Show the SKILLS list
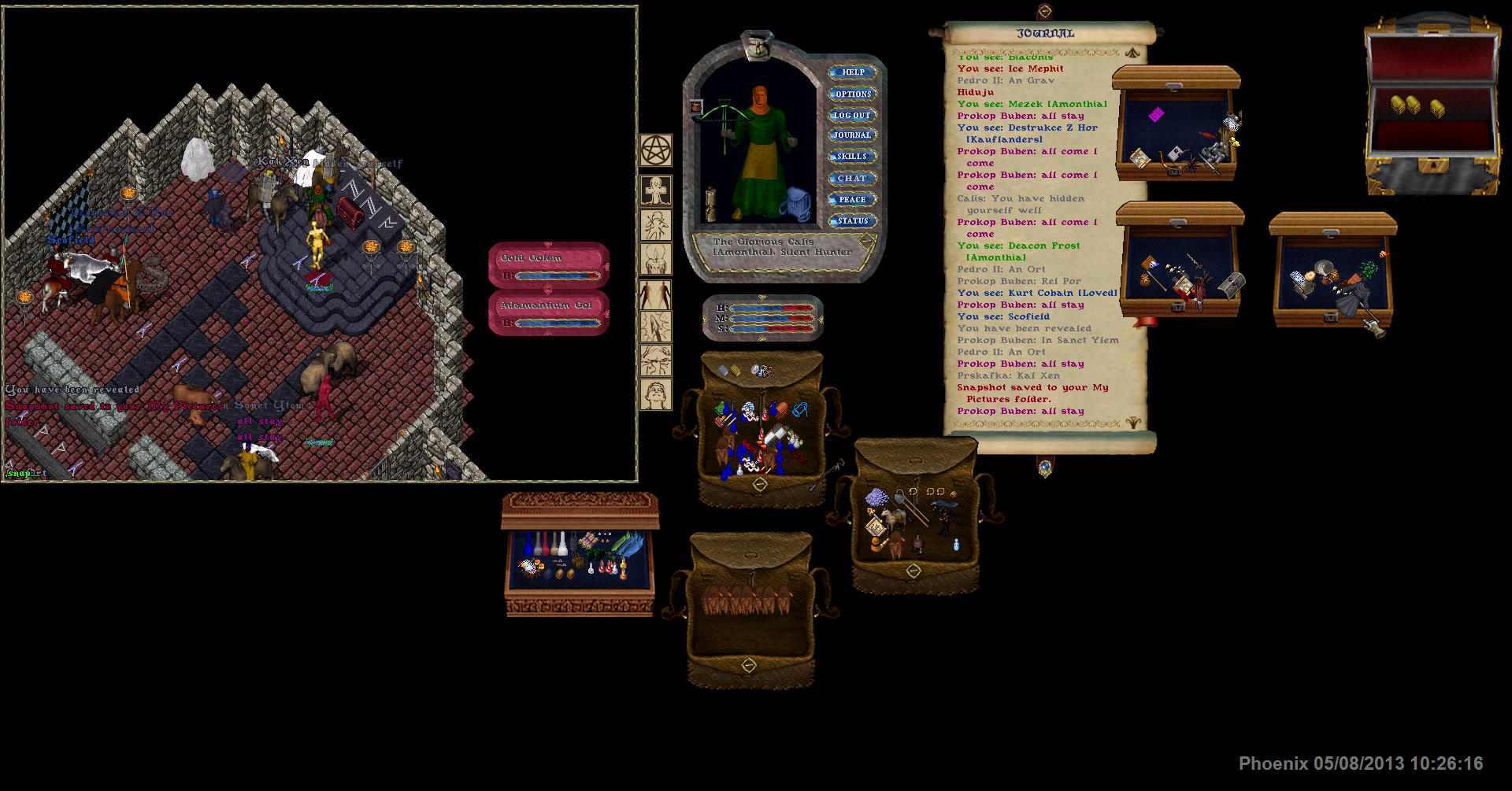 point(853,157)
